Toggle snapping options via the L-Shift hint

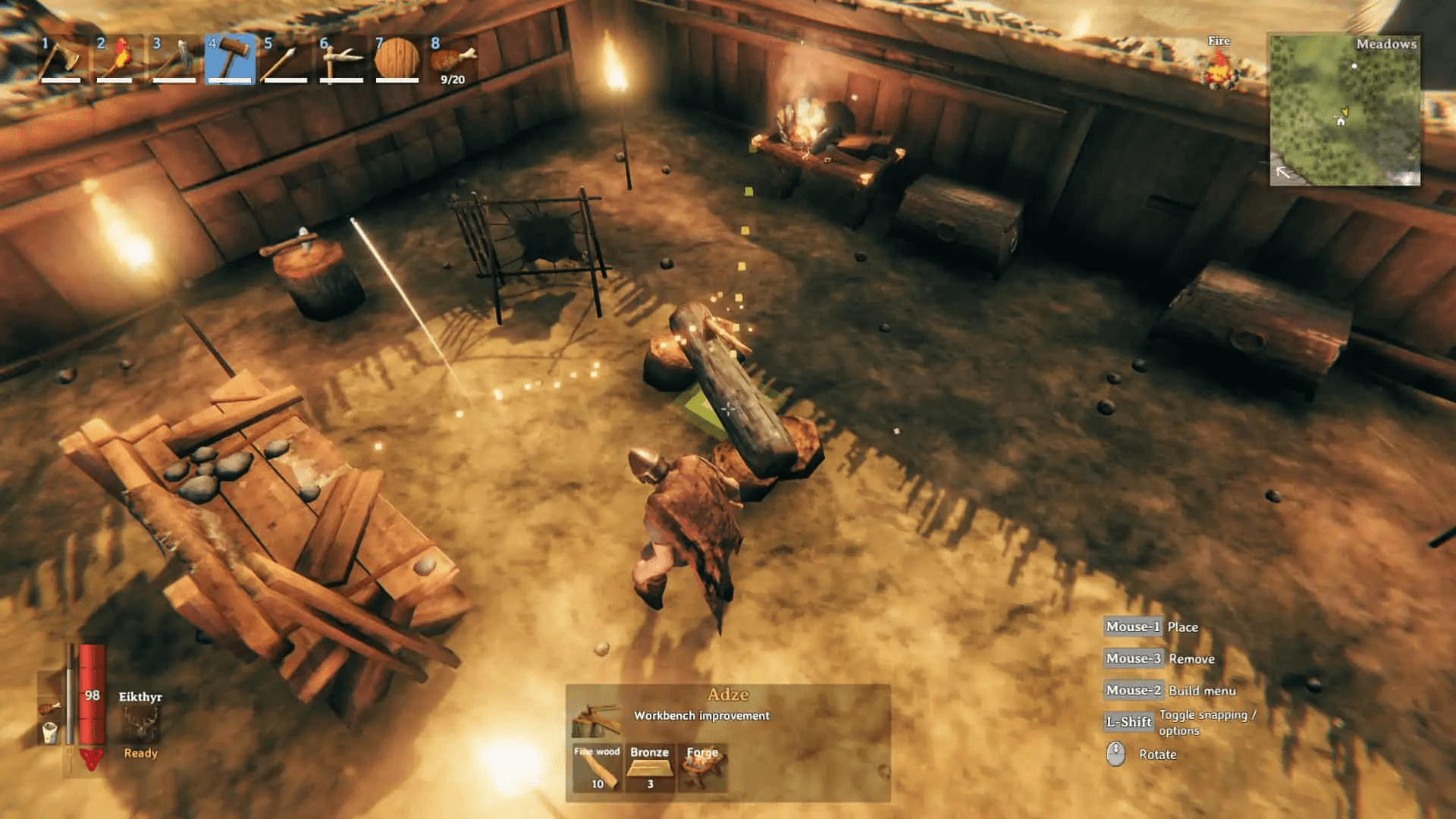click(x=1130, y=721)
